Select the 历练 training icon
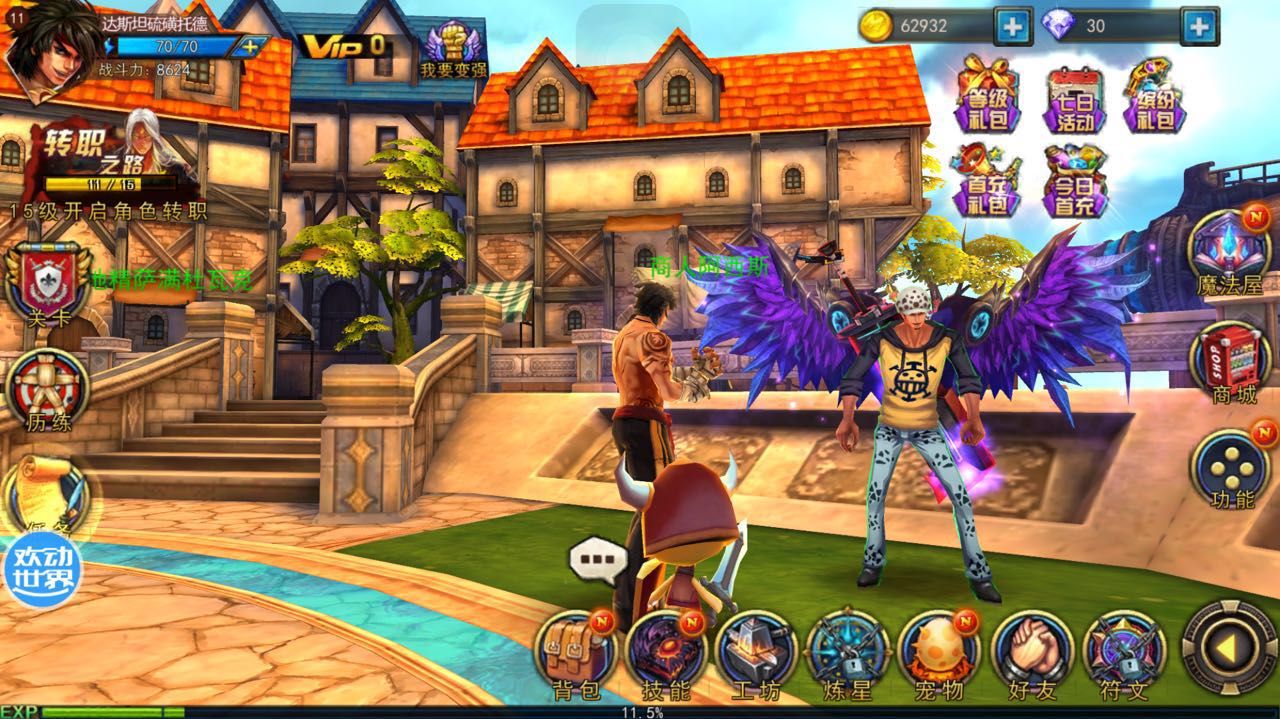Viewport: 1280px width, 719px height. point(48,392)
